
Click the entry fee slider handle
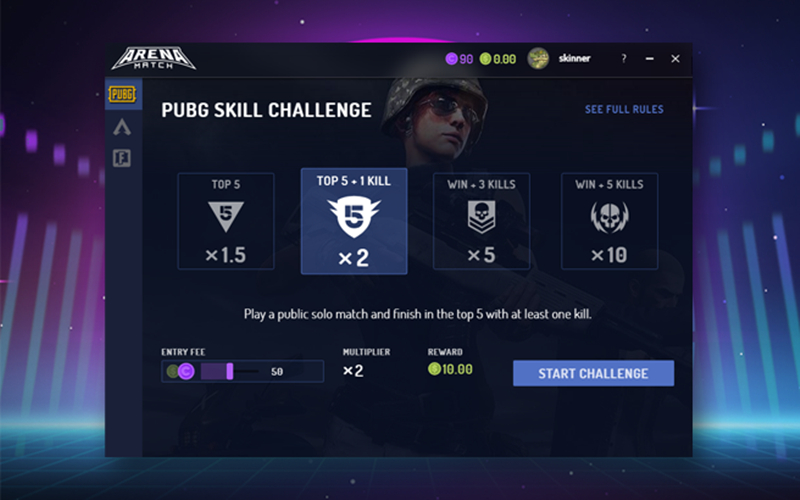[x=230, y=372]
